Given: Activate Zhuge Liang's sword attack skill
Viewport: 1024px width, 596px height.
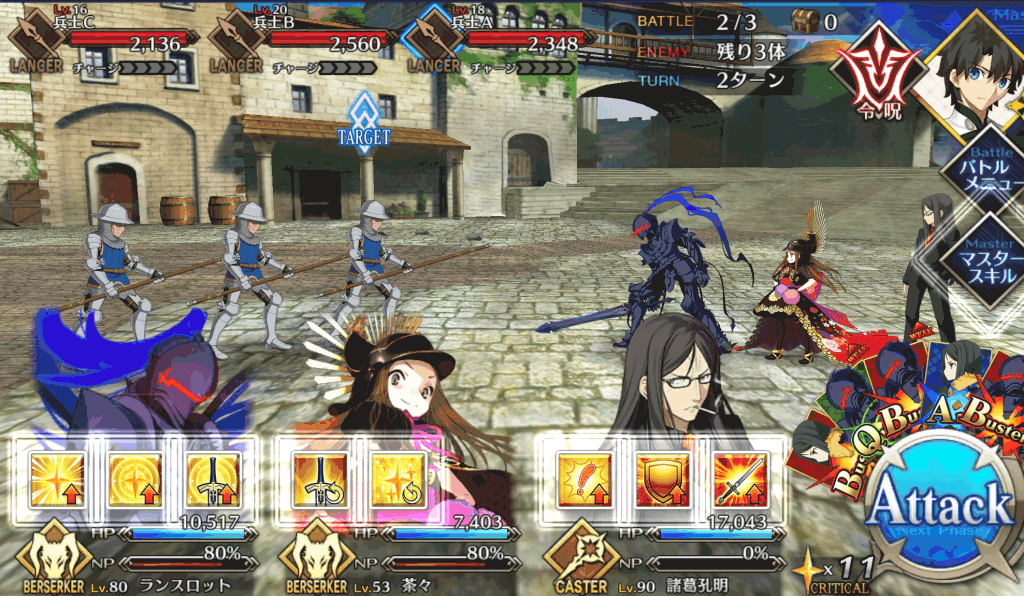Looking at the screenshot, I should 738,479.
